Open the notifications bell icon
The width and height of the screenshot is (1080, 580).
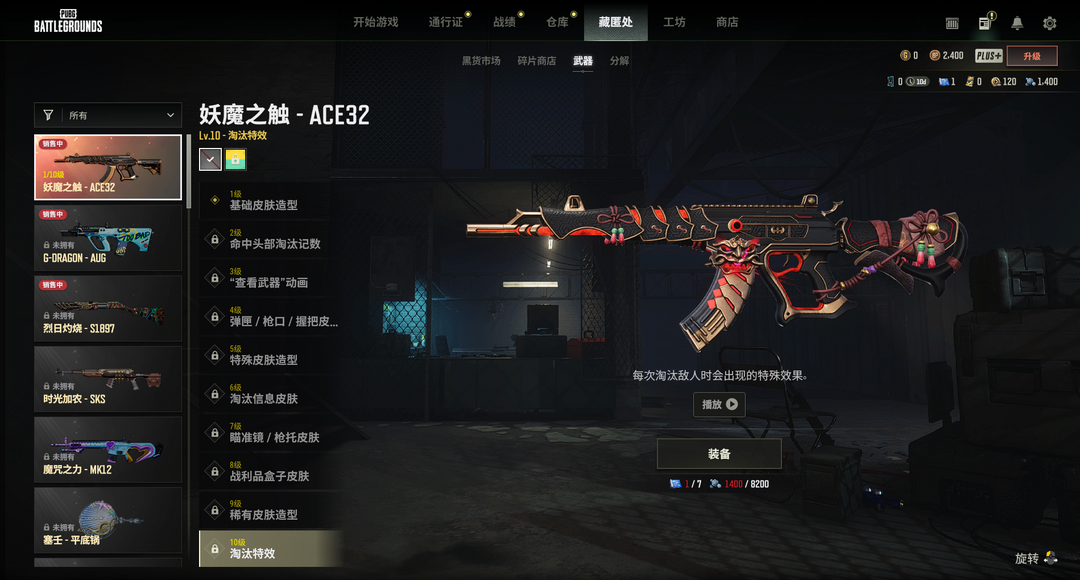[1017, 23]
